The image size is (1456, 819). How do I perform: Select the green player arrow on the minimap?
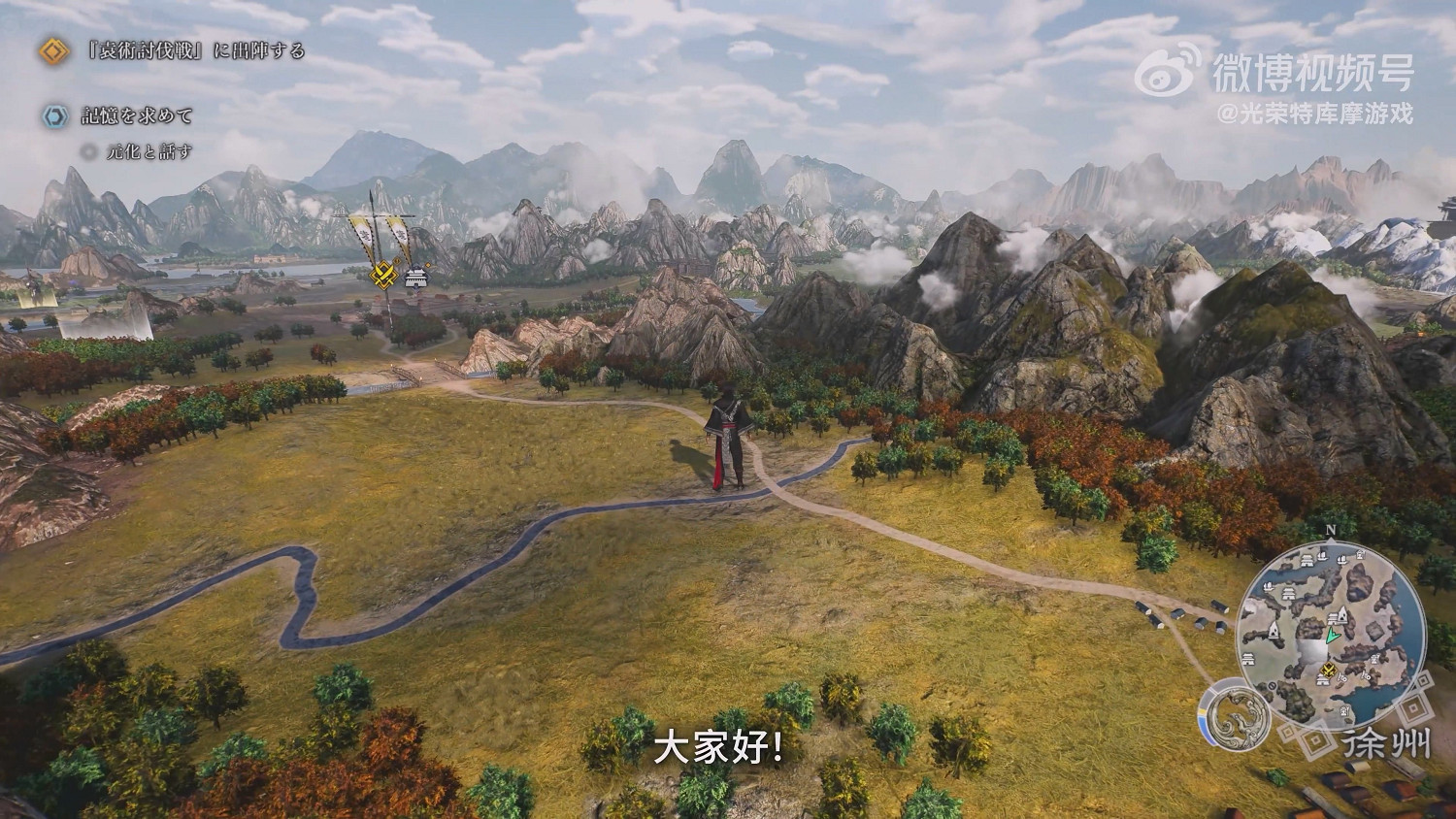click(x=1332, y=636)
